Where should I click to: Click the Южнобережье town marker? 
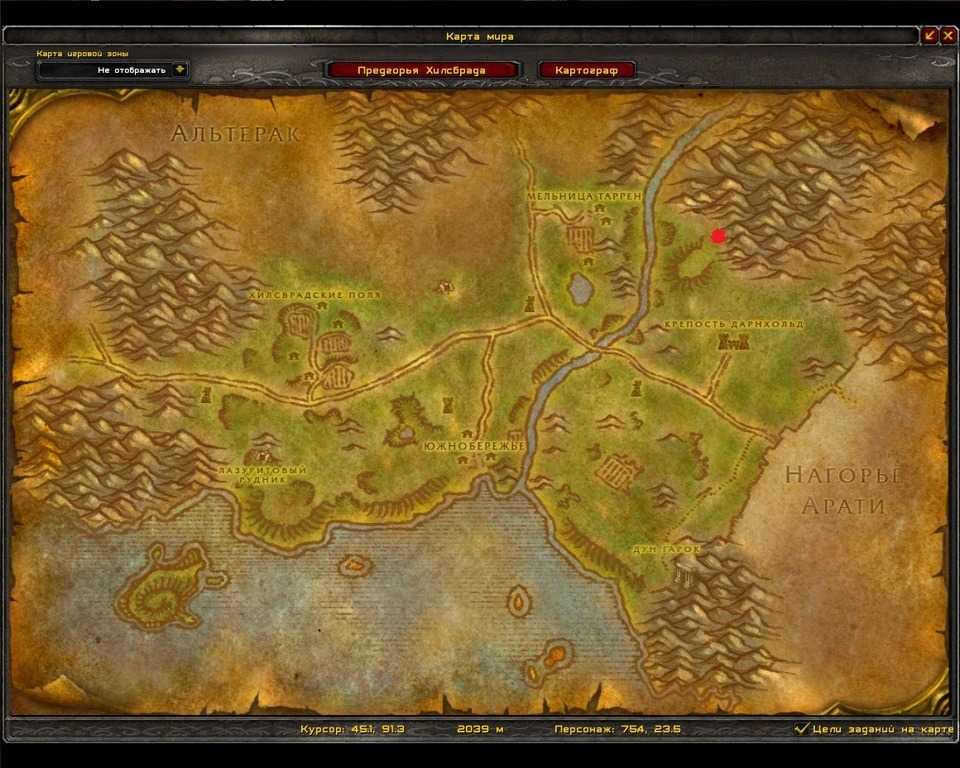[x=490, y=460]
